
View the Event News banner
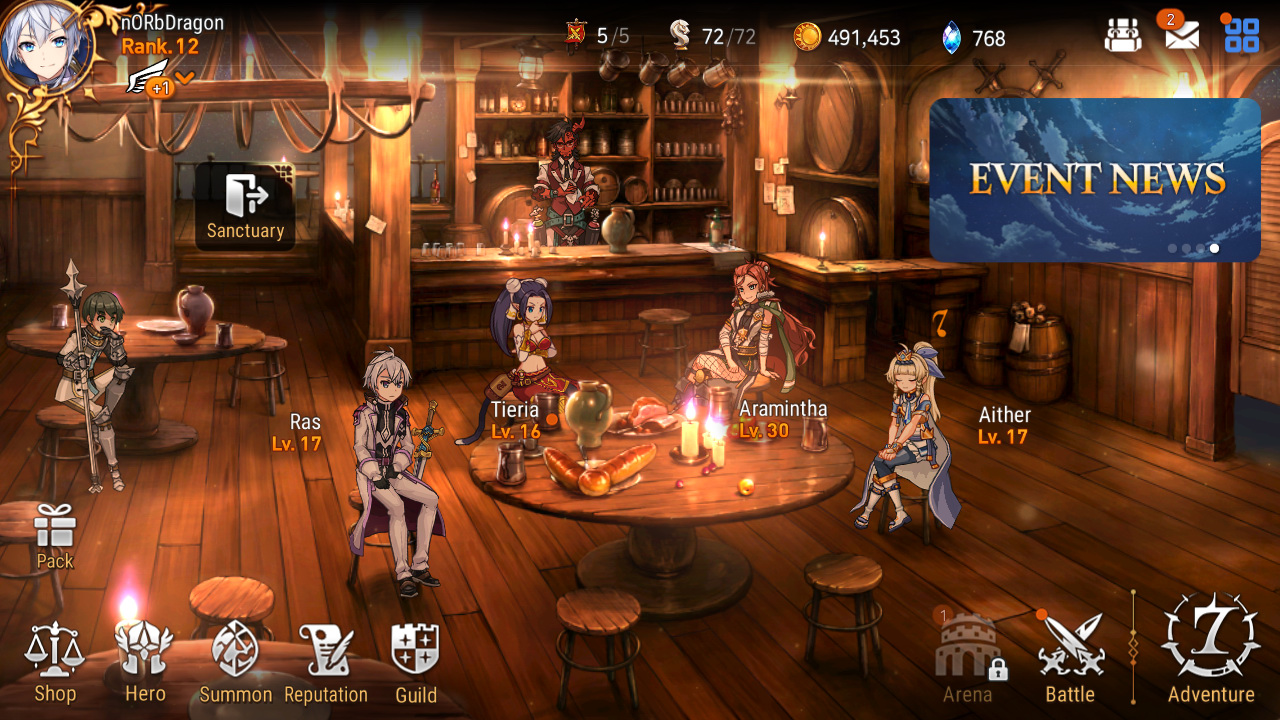(x=1095, y=180)
